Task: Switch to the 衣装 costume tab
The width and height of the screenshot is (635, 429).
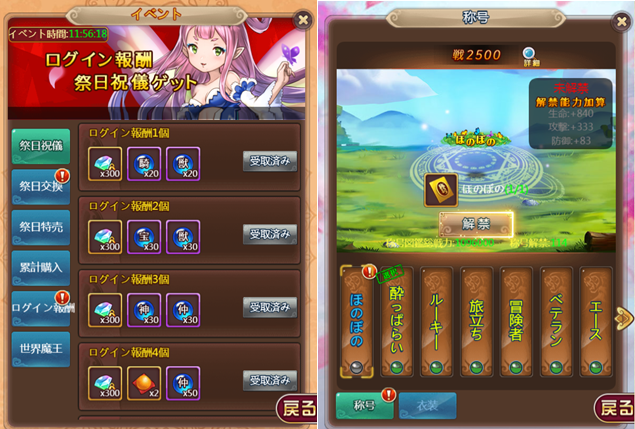Action: tap(428, 405)
